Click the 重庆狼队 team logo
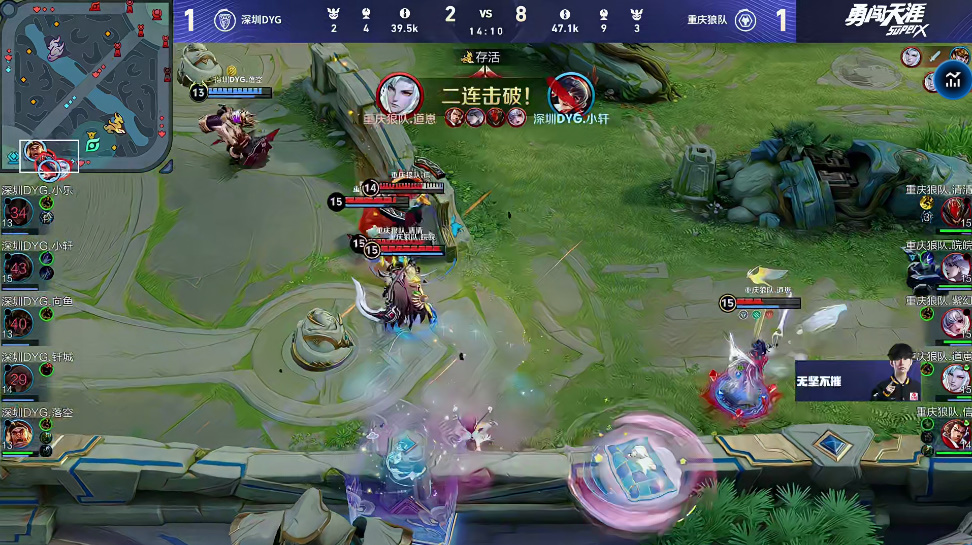 744,20
